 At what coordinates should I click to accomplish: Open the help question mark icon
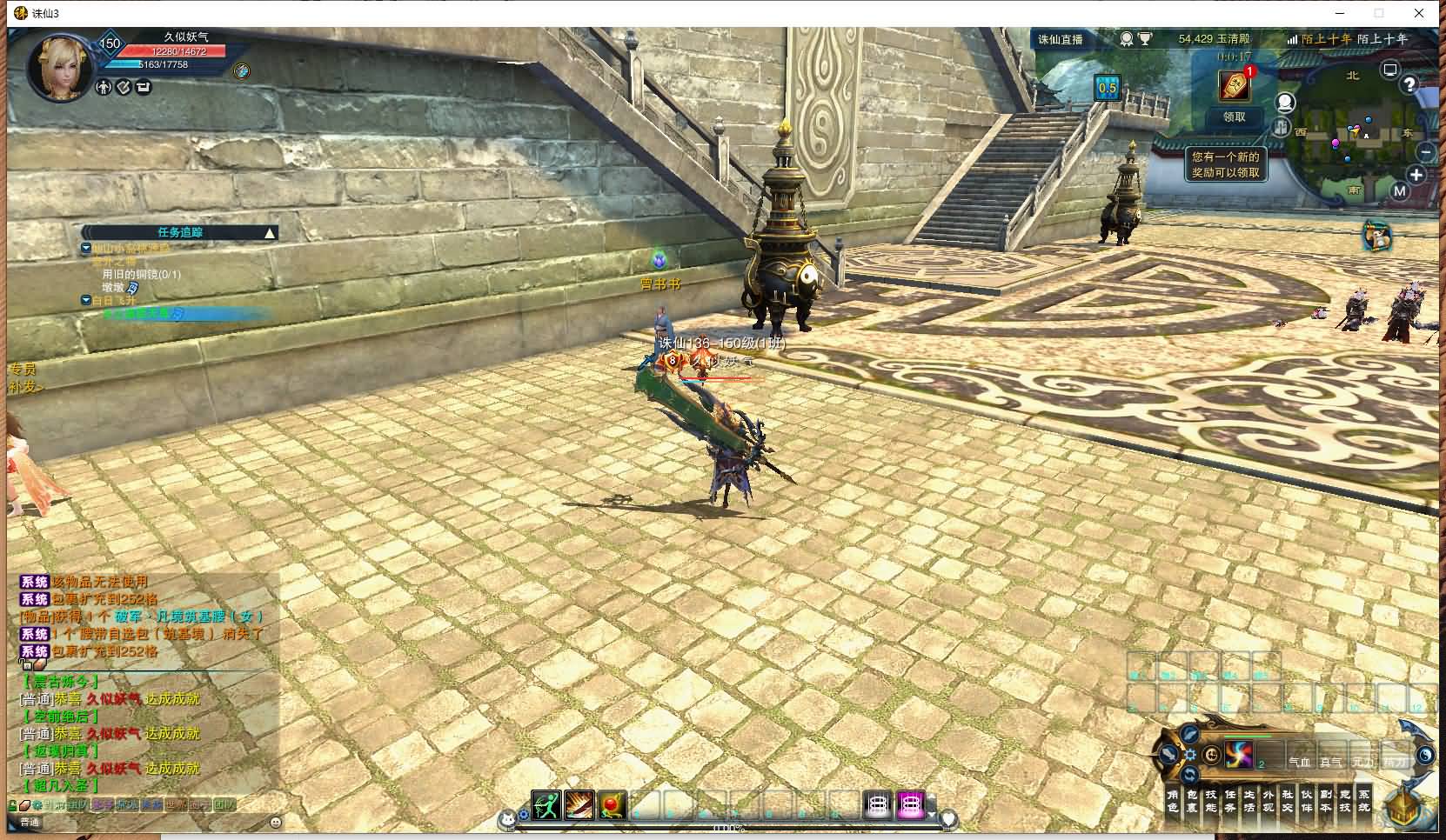(1409, 84)
